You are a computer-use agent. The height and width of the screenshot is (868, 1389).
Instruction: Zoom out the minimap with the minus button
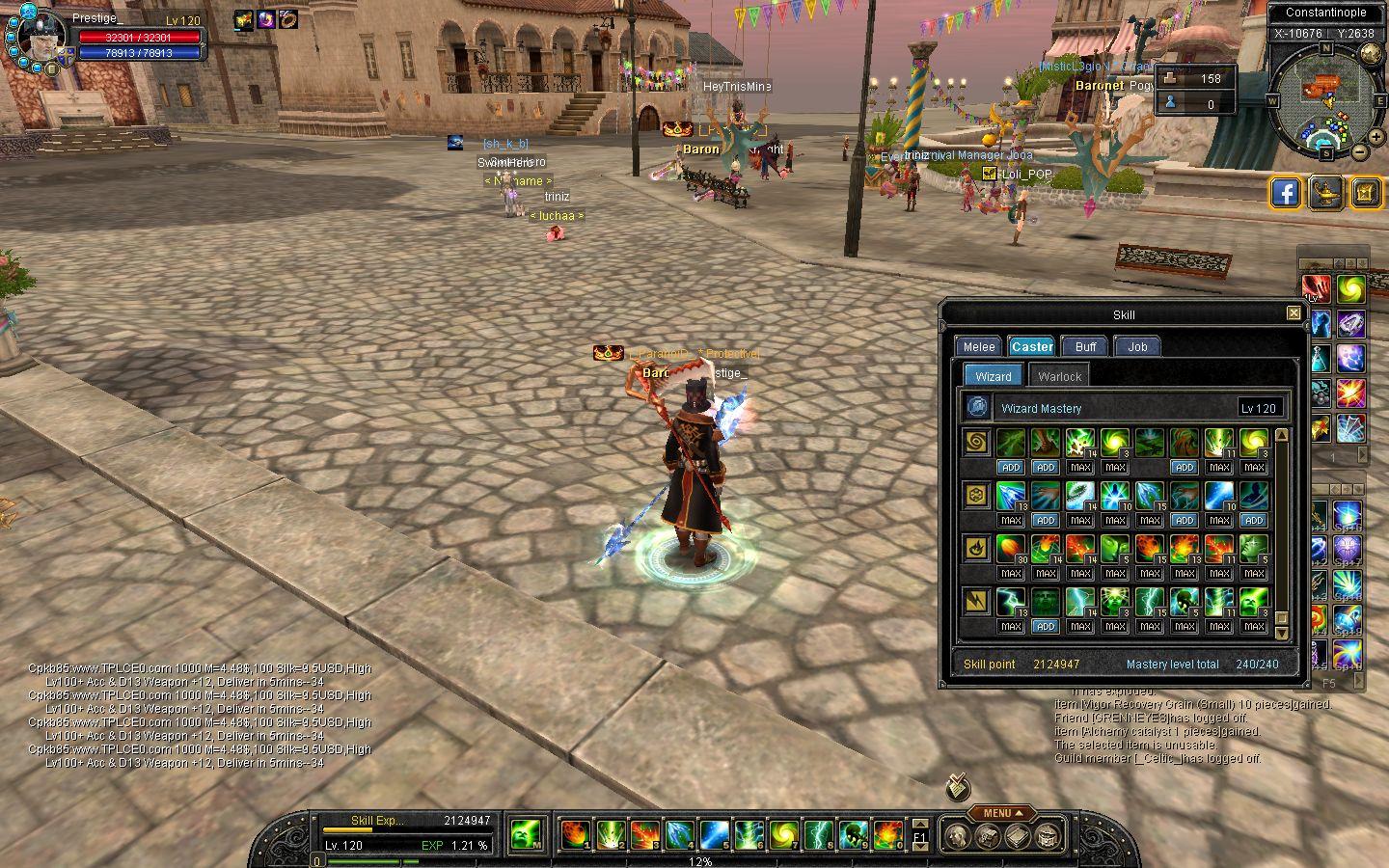click(x=1359, y=151)
